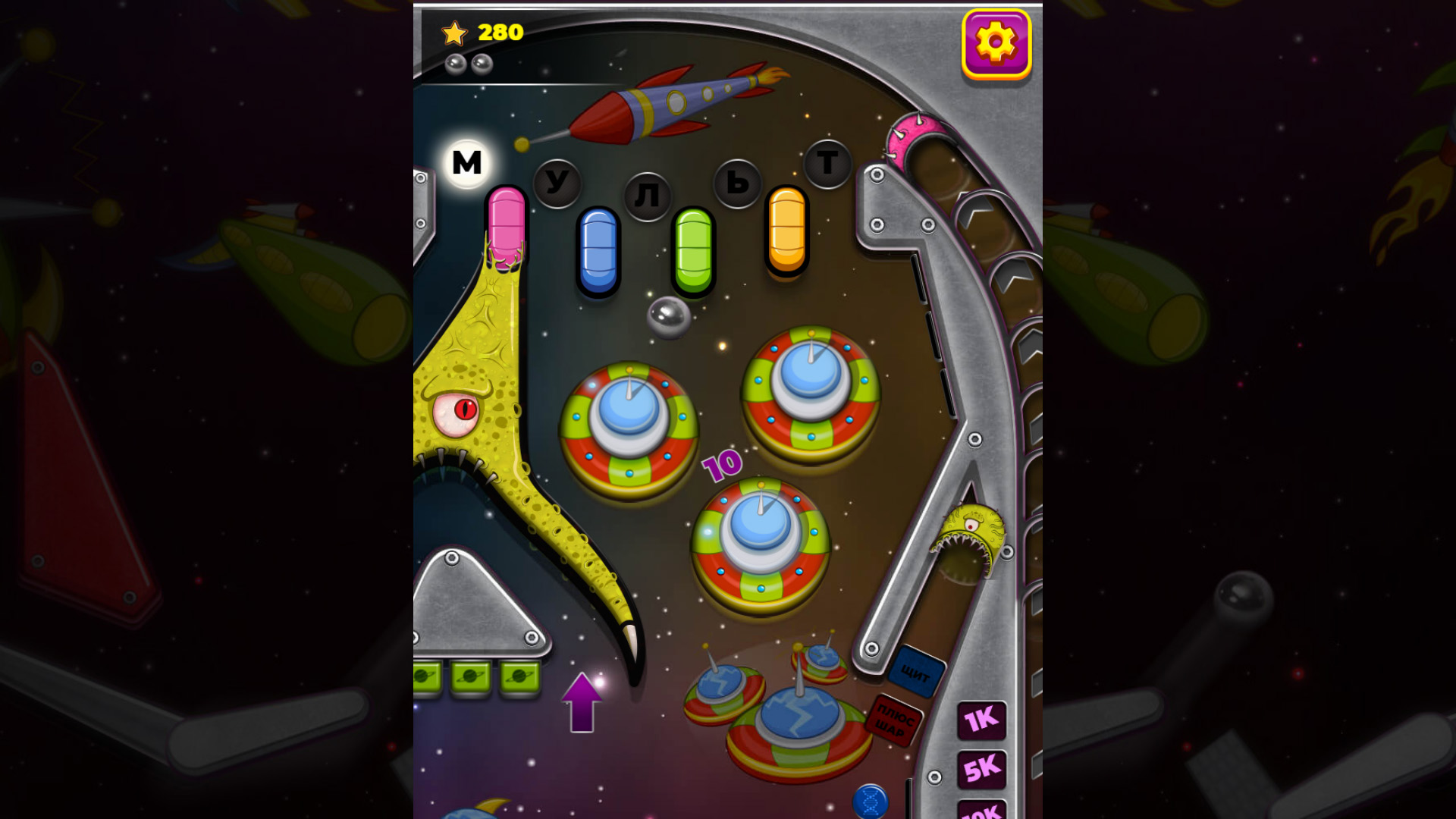Click the ЩИТ shield badge

click(915, 673)
